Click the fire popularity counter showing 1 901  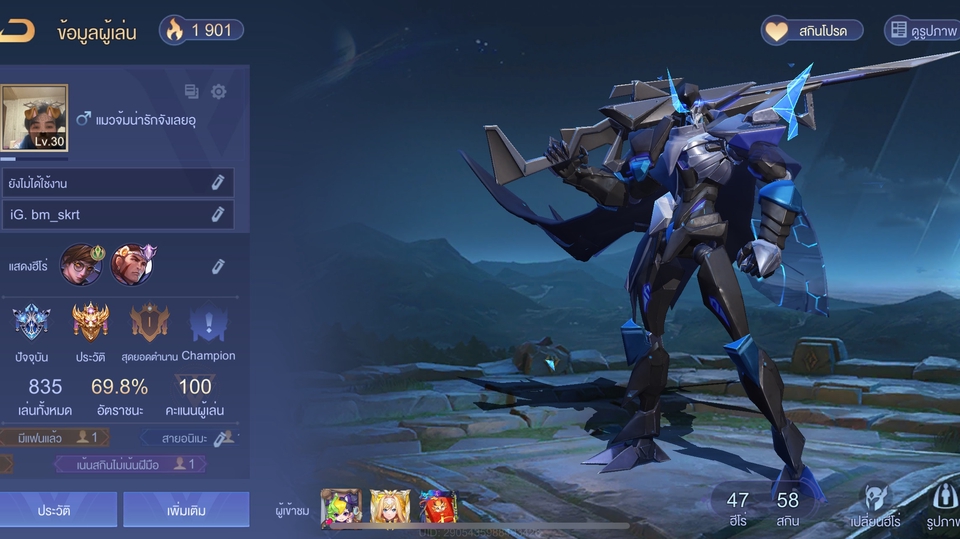pyautogui.click(x=202, y=30)
